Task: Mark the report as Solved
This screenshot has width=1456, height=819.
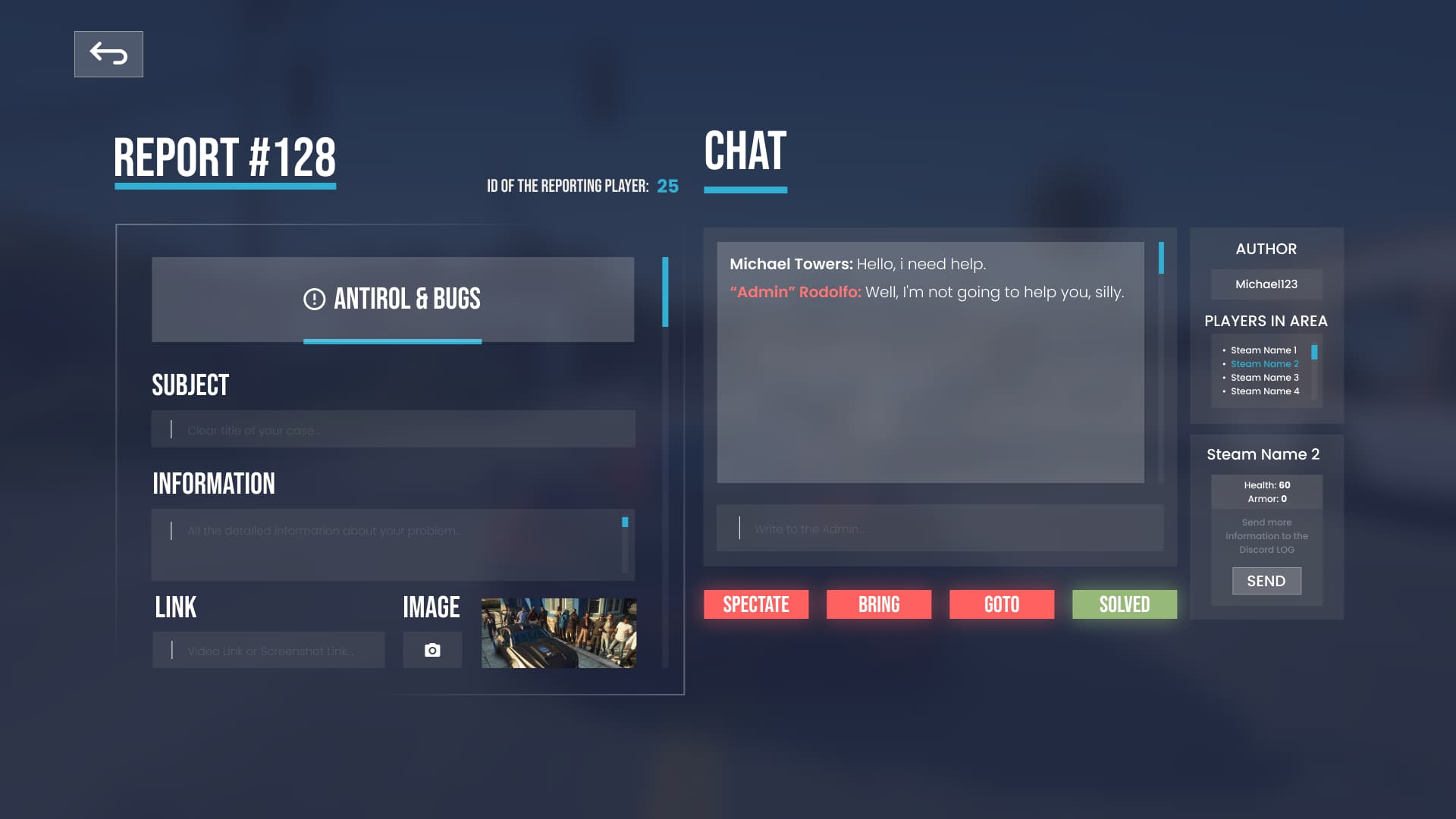Action: (1125, 604)
